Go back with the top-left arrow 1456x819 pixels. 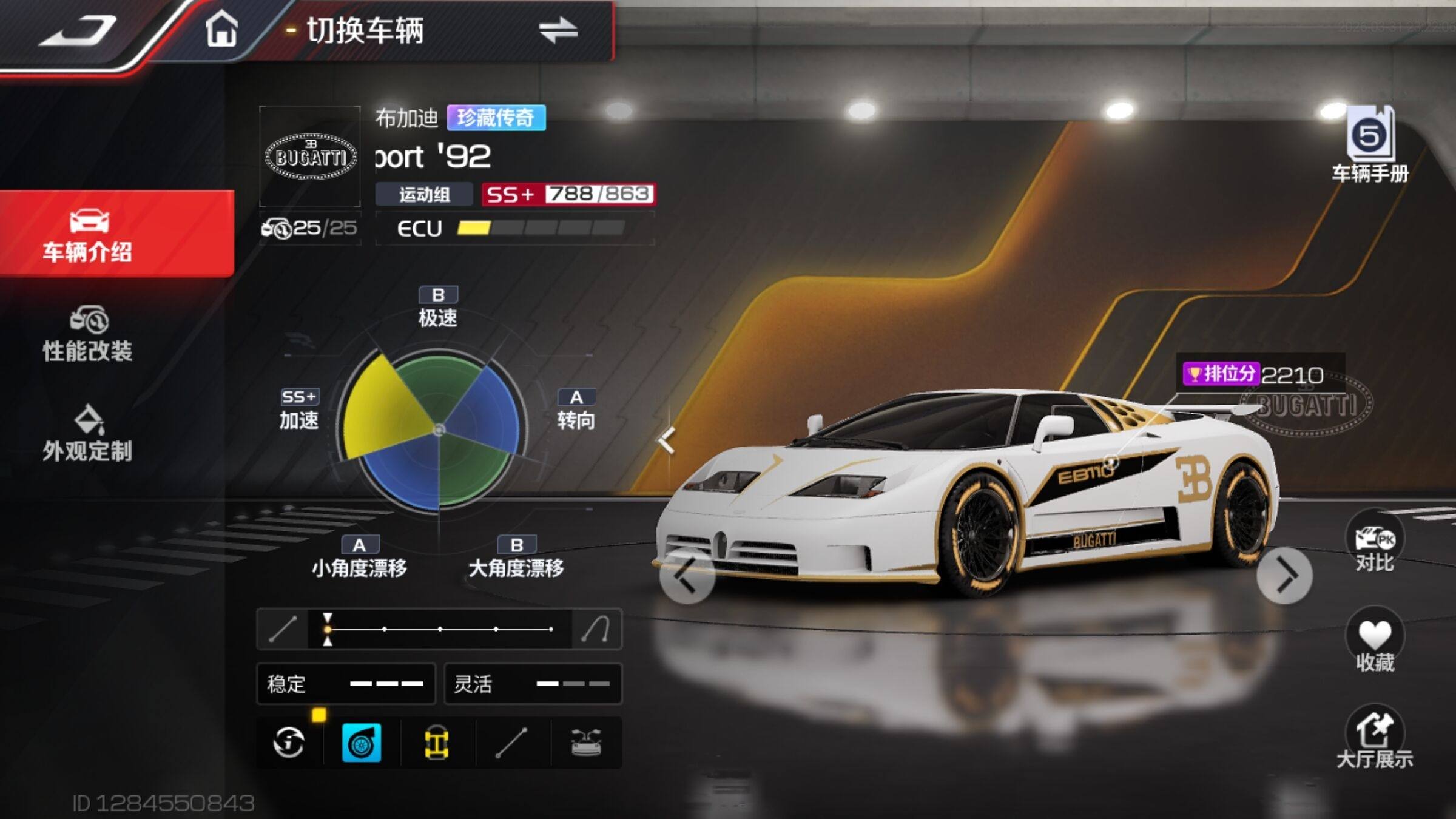78,32
